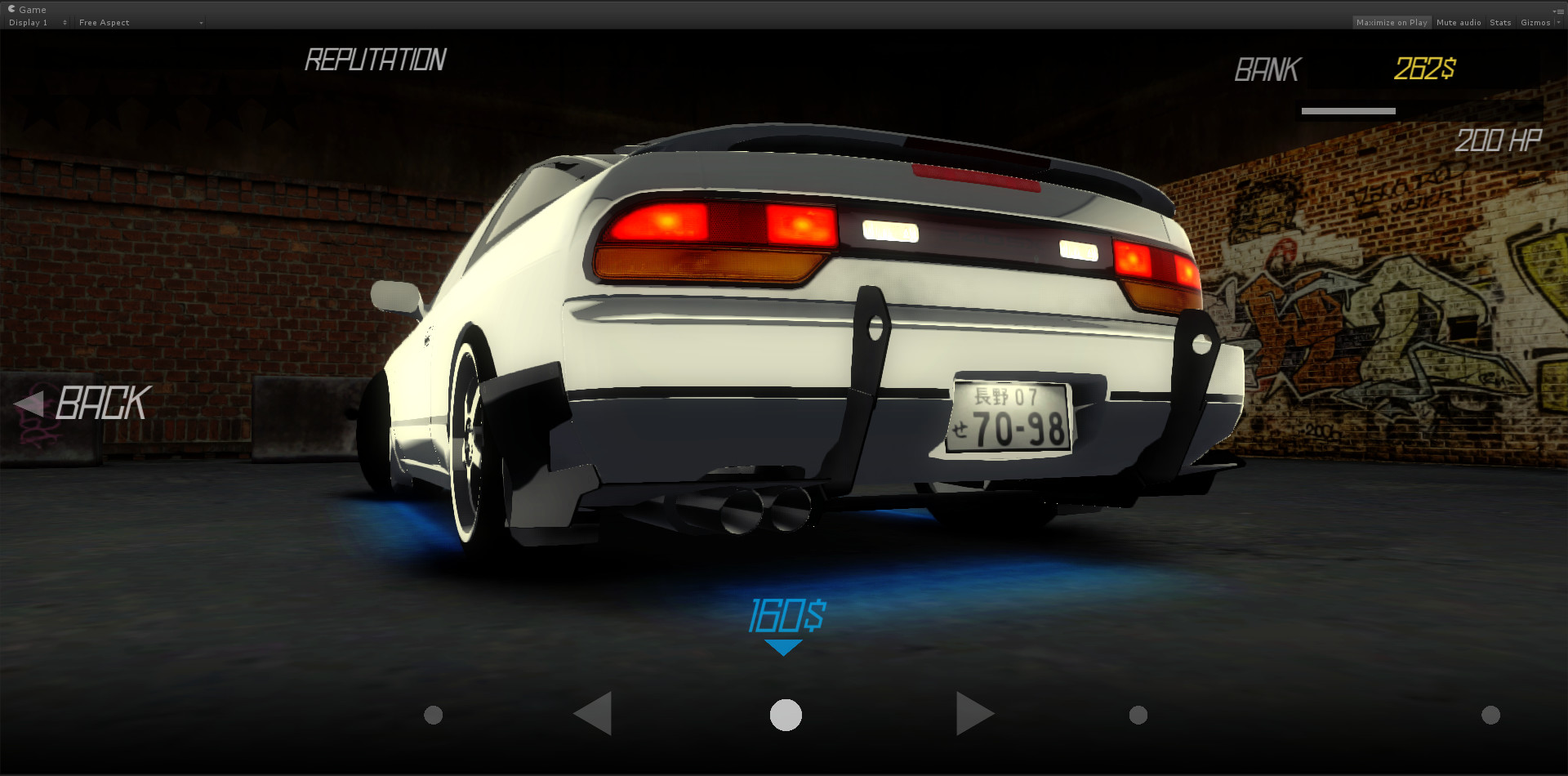The width and height of the screenshot is (1568, 776).
Task: Click the right navigation arrow below the car
Action: (975, 712)
